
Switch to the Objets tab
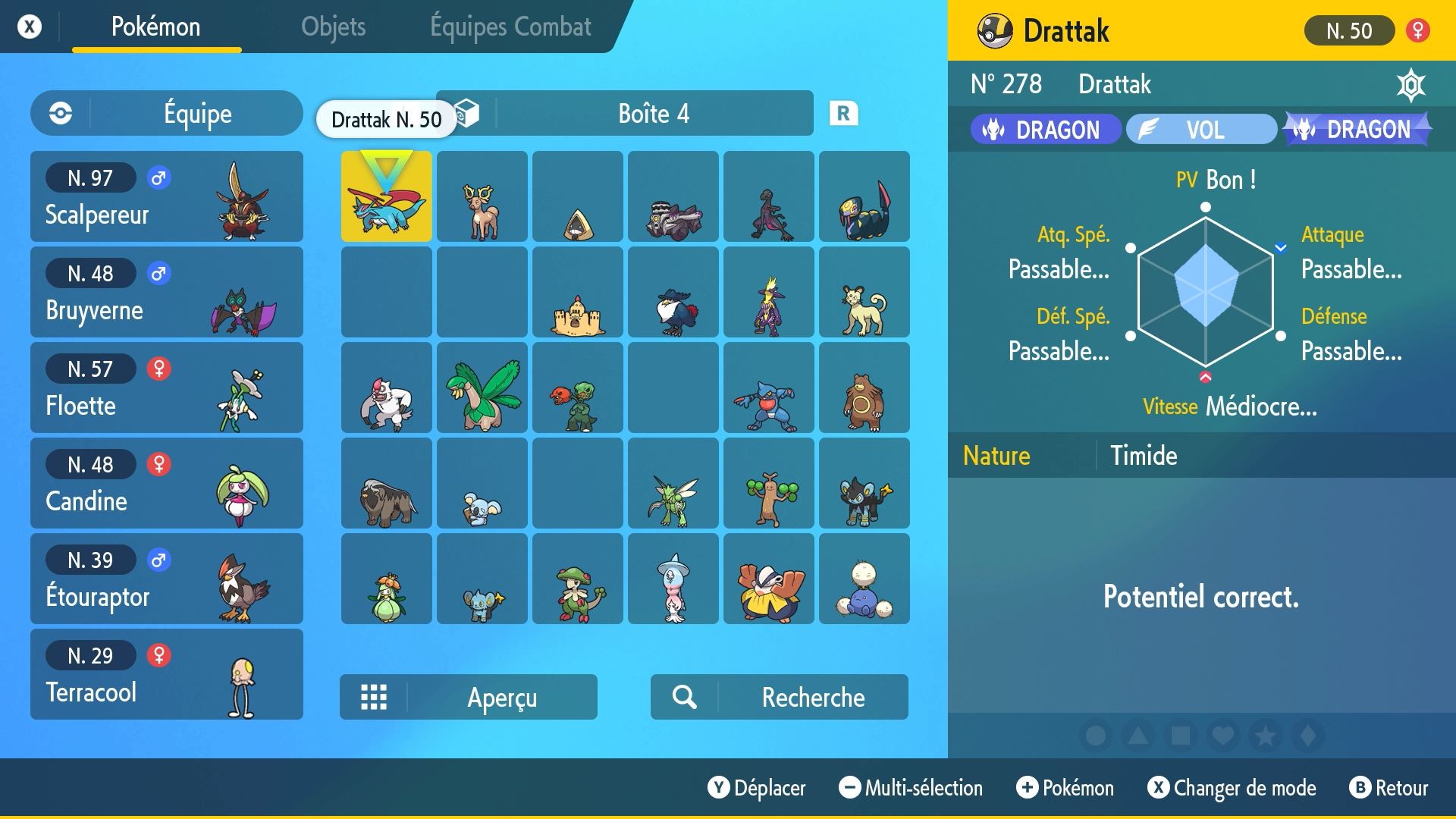333,27
